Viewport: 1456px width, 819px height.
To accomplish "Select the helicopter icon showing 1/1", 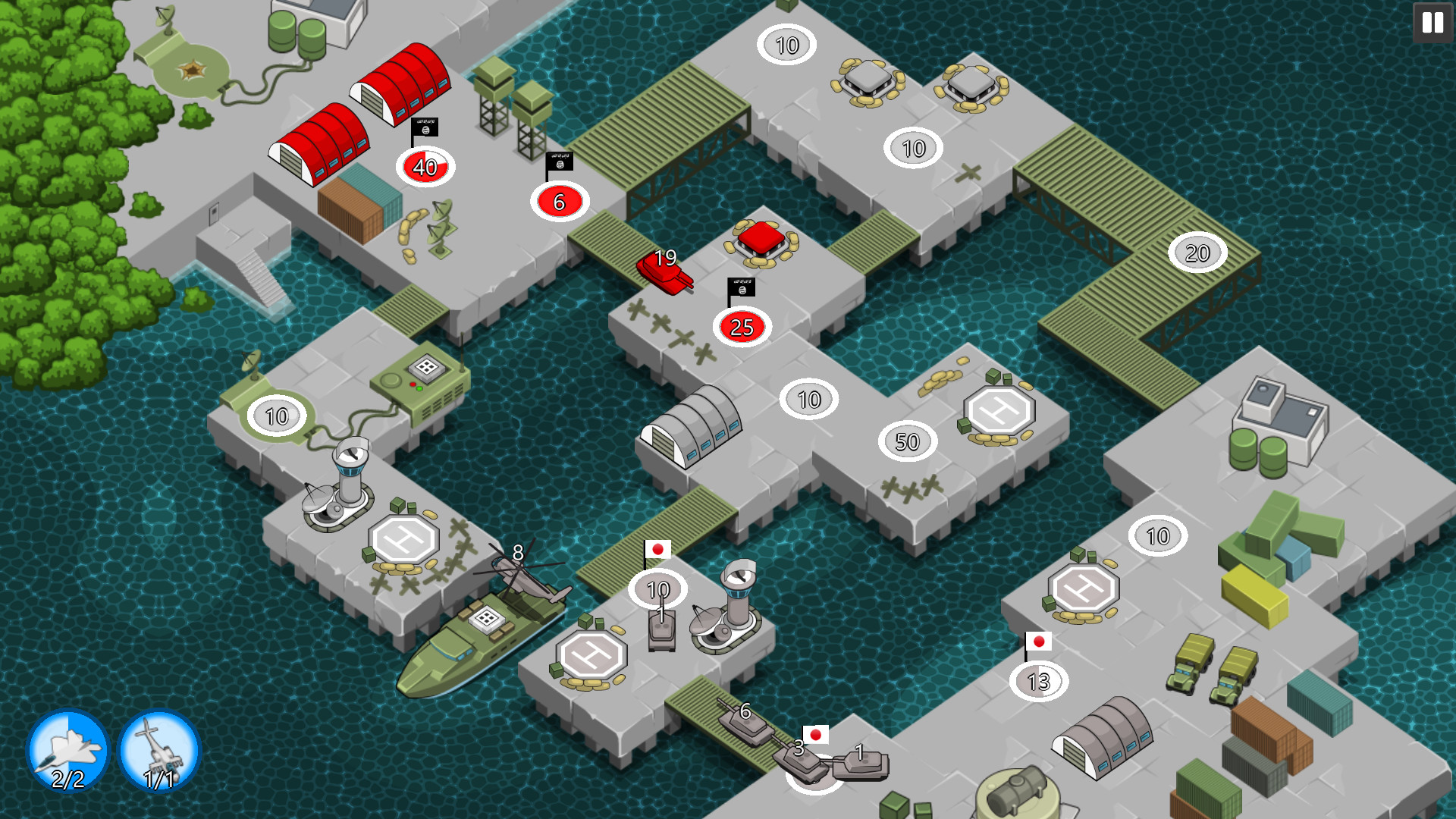I will (159, 751).
